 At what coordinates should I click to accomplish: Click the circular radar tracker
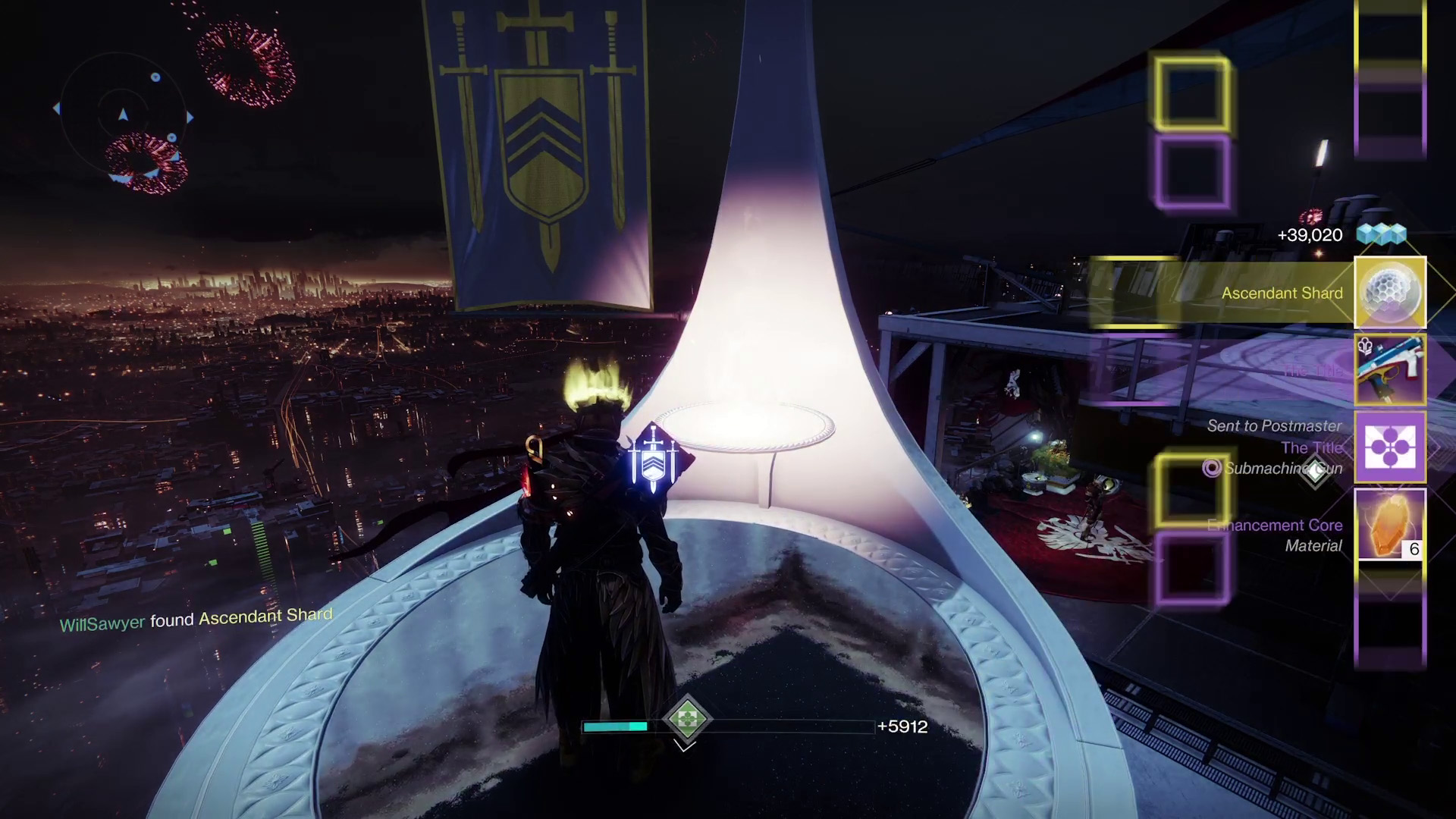click(123, 115)
